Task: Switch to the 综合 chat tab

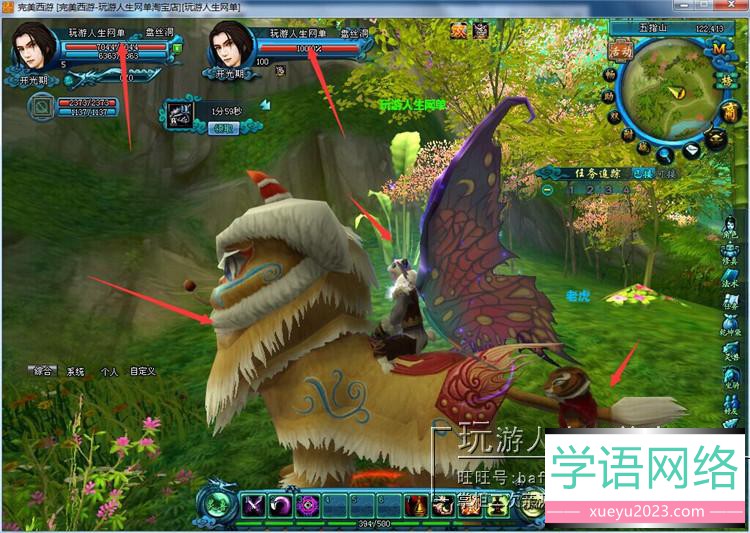Action: click(x=43, y=371)
